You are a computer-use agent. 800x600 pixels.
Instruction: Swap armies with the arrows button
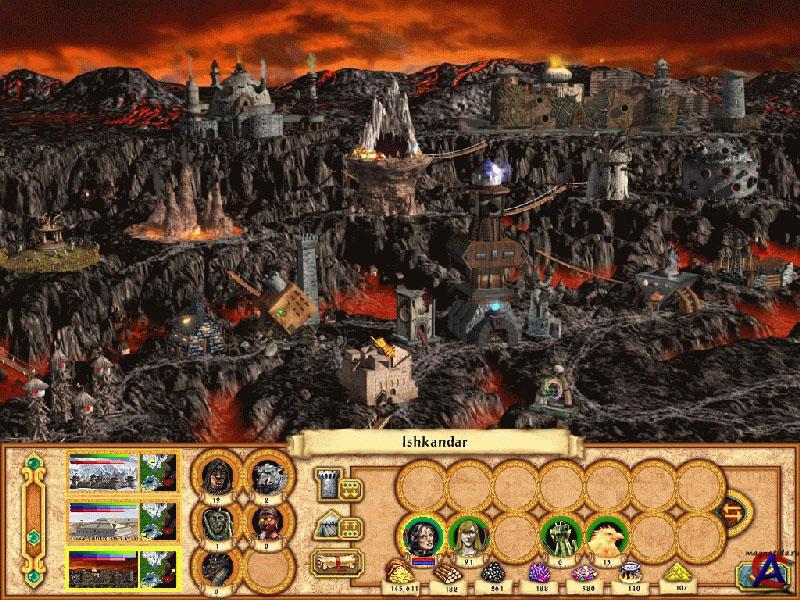coord(736,511)
